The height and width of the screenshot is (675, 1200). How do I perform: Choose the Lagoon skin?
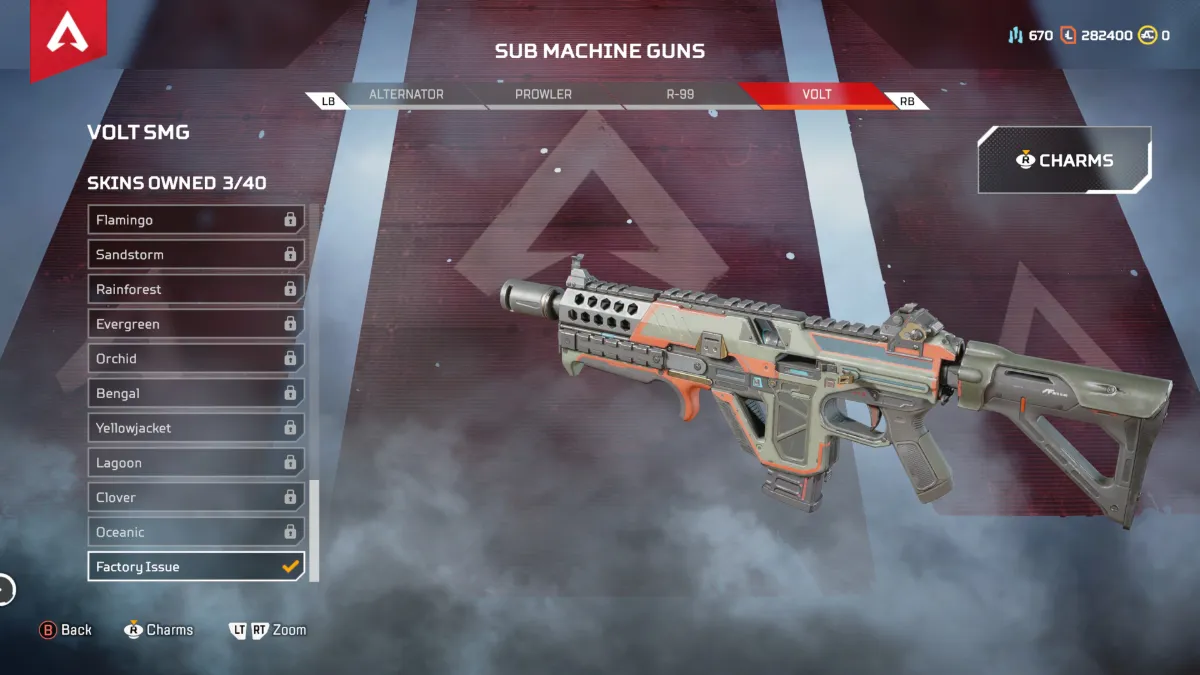196,463
